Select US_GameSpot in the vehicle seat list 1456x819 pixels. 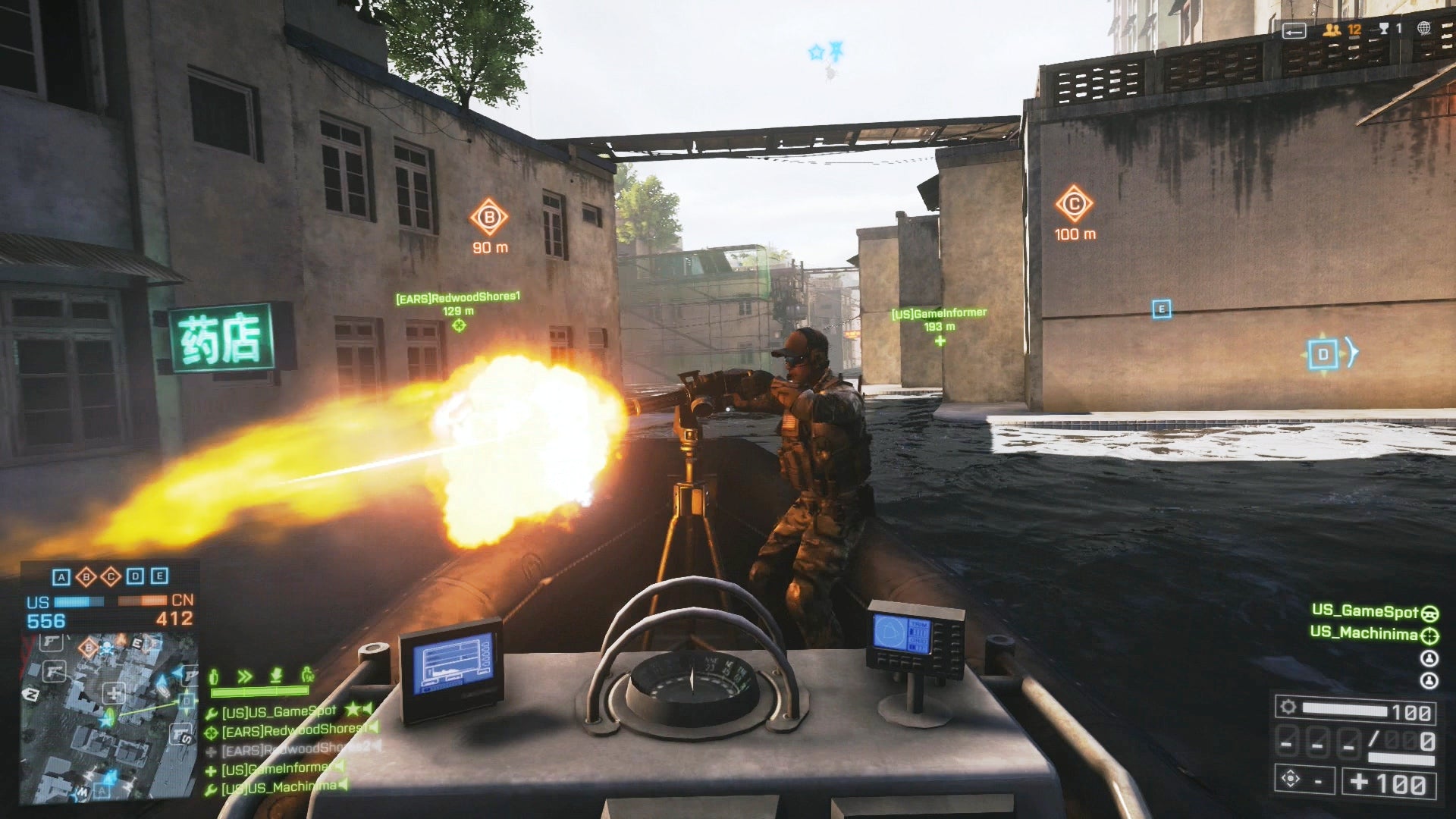click(x=1364, y=610)
